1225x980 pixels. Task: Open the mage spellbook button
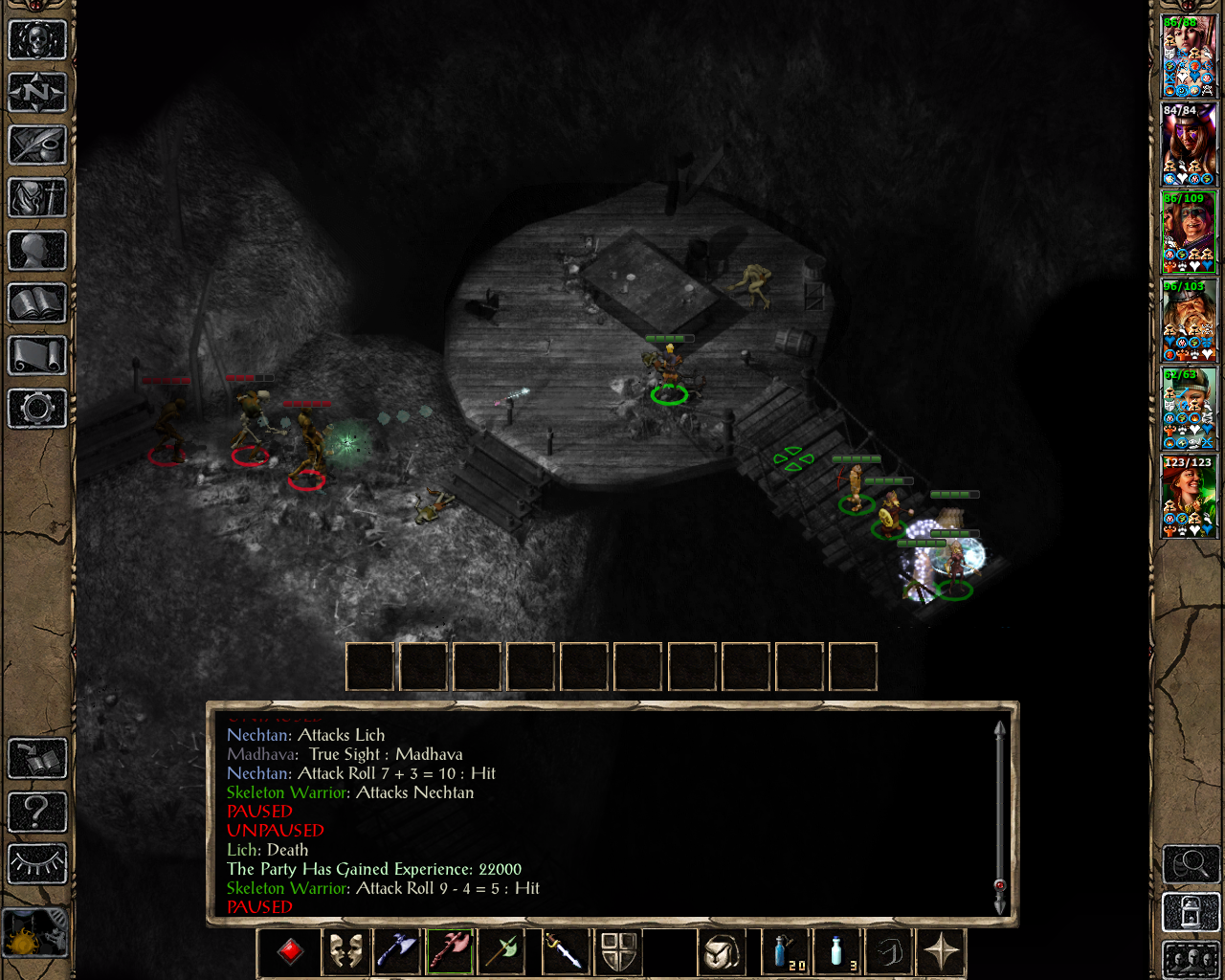coord(37,303)
